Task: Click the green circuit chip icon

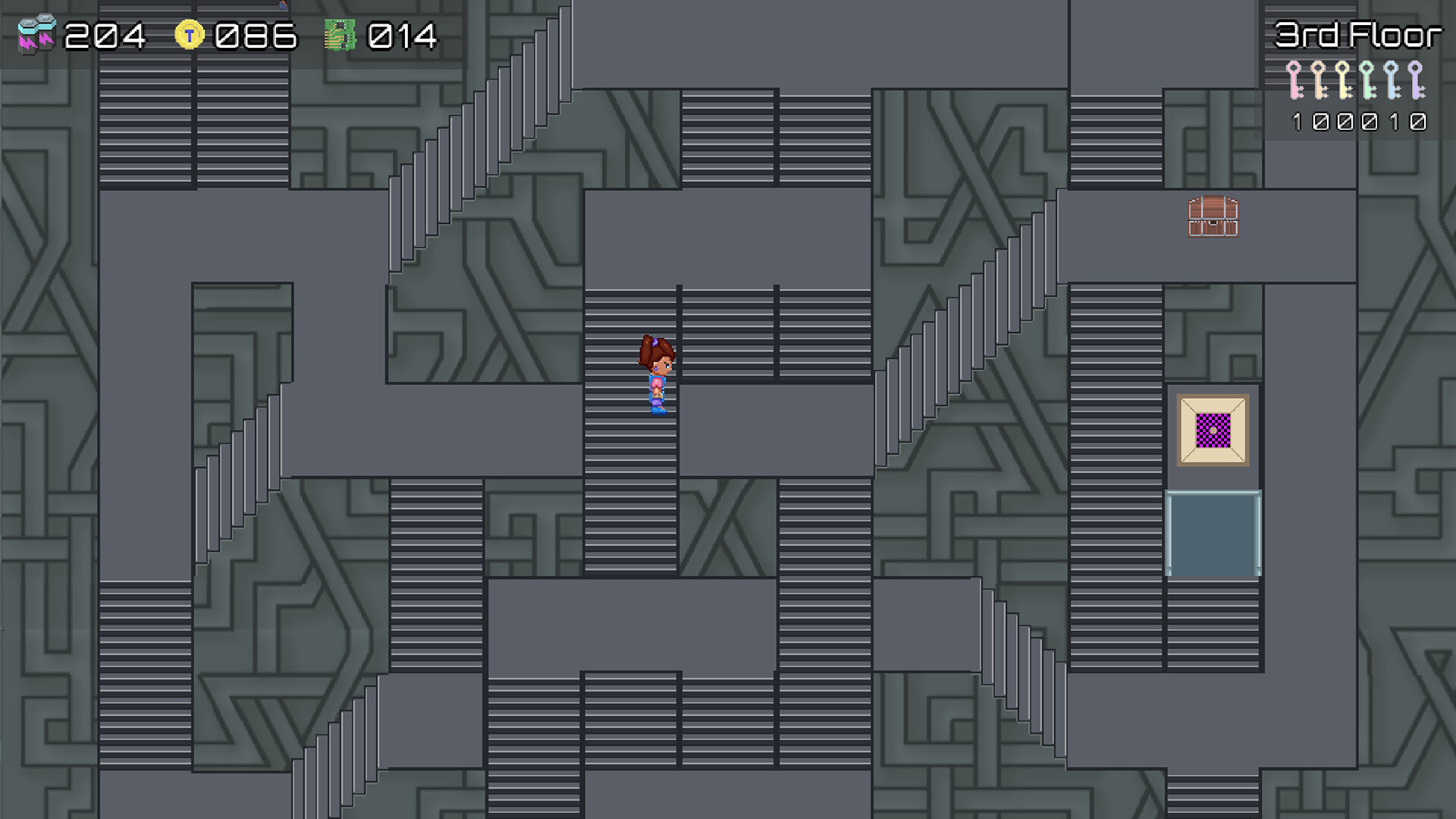Action: [339, 34]
